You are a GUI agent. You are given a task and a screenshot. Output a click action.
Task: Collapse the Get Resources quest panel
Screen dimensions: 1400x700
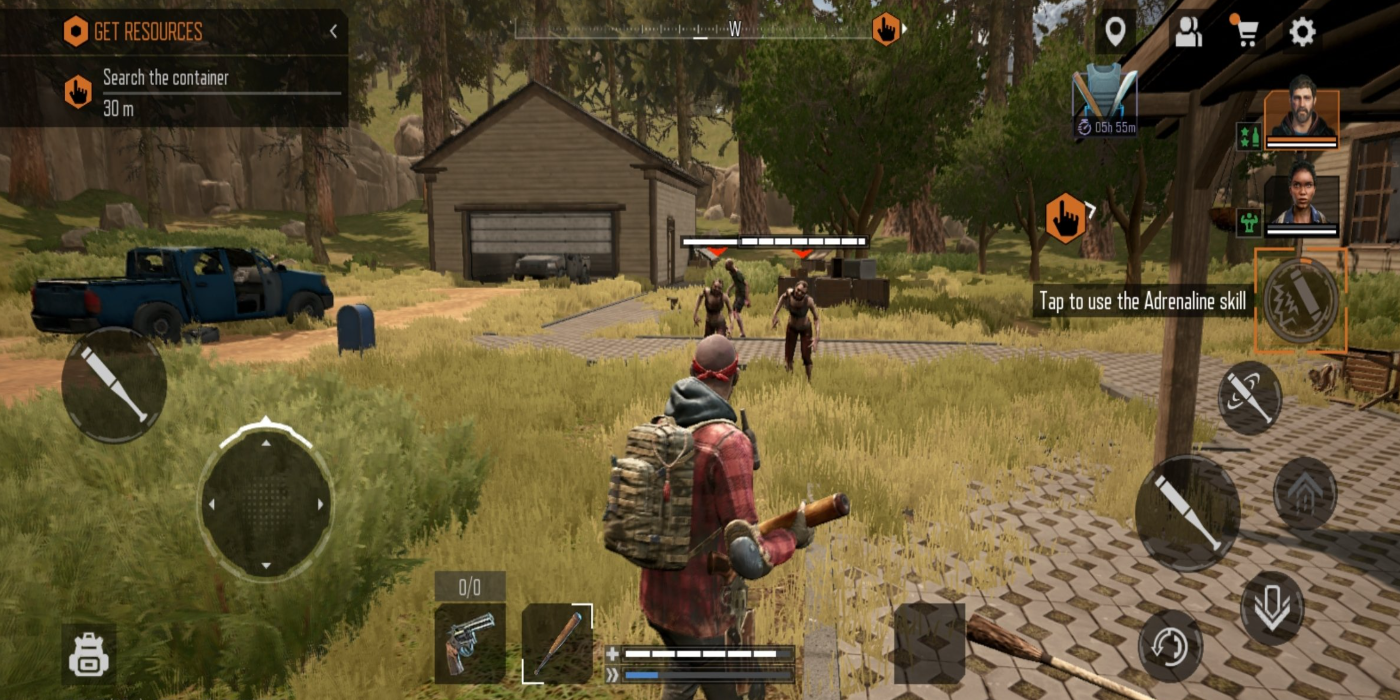(x=333, y=31)
